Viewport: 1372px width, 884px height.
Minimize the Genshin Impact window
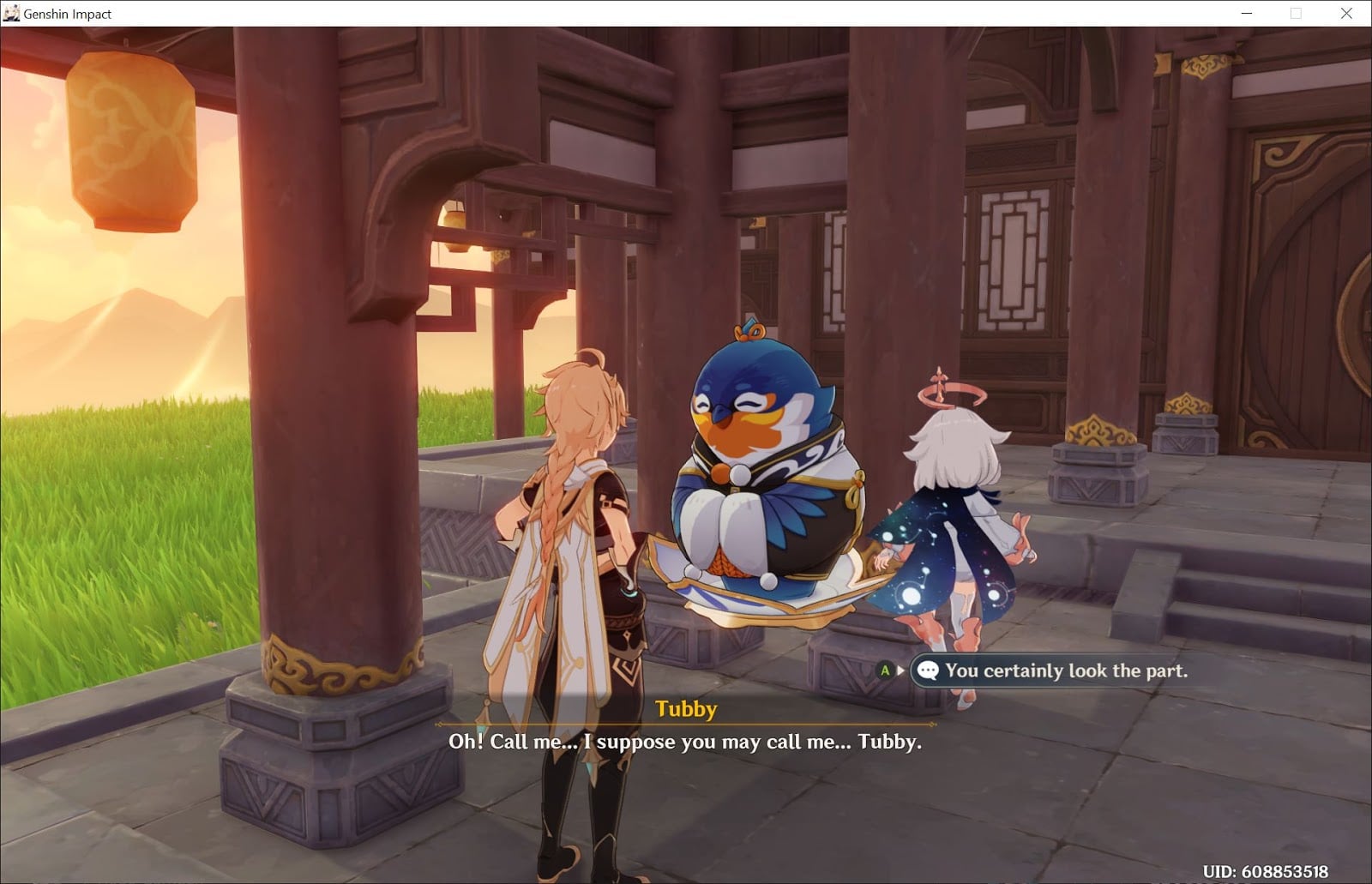[1247, 14]
